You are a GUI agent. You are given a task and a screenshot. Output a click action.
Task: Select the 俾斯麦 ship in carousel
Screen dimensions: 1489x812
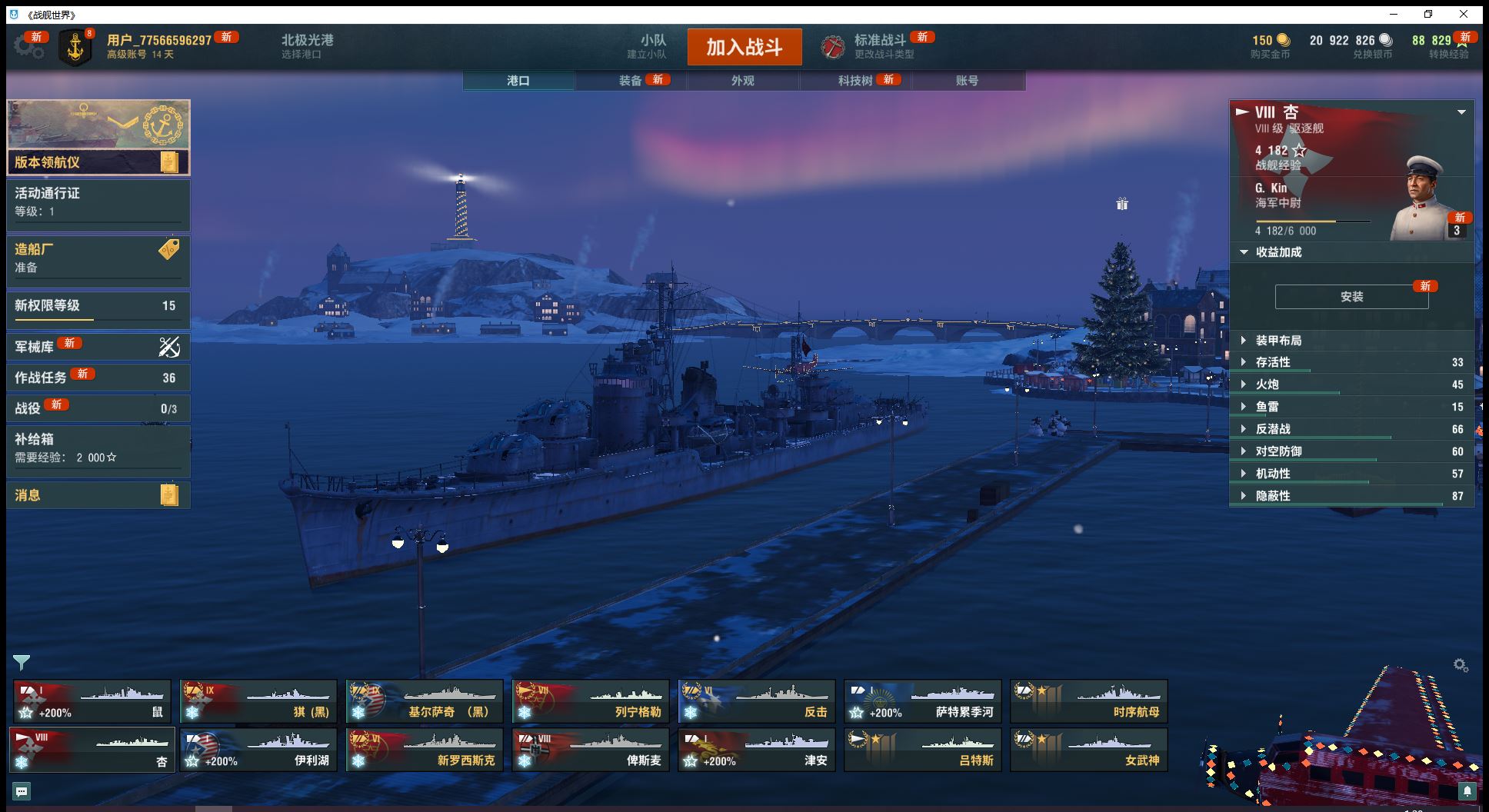(591, 750)
